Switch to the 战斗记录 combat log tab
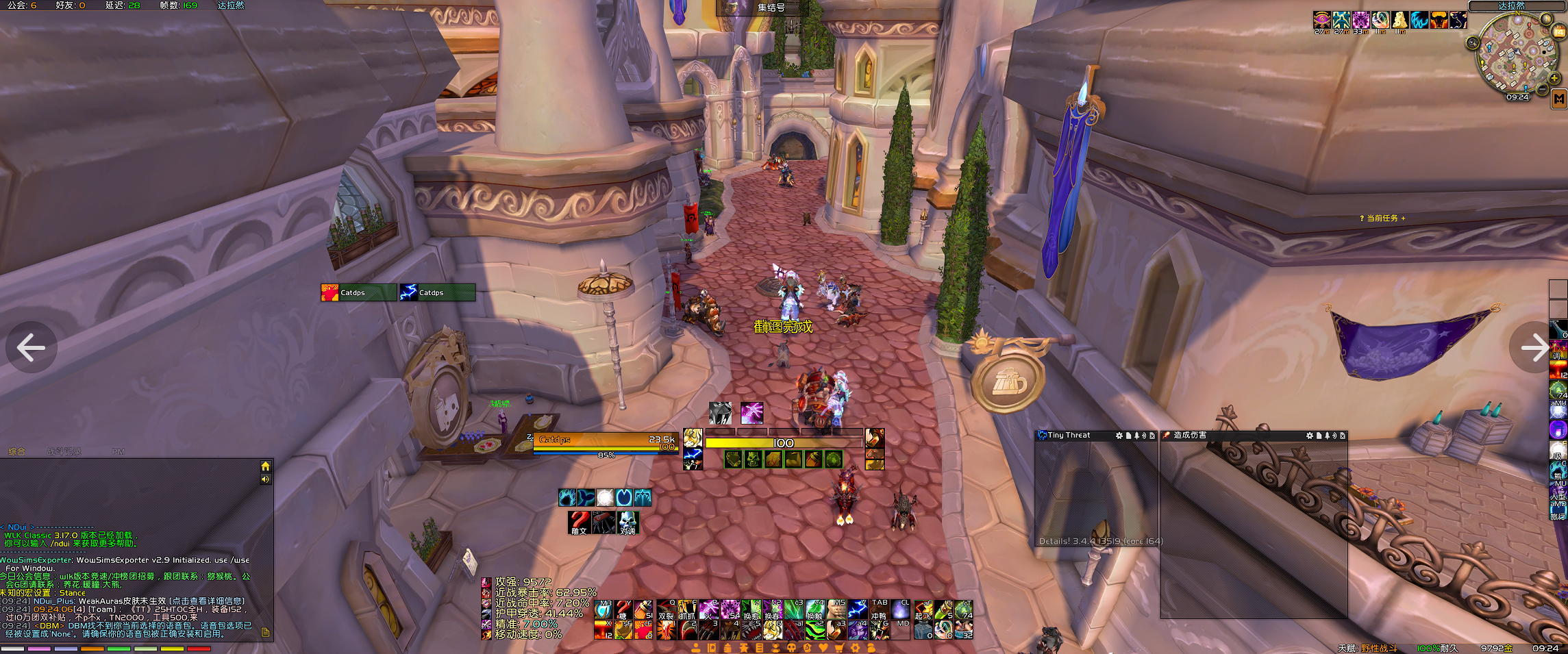The image size is (1568, 654). click(64, 451)
